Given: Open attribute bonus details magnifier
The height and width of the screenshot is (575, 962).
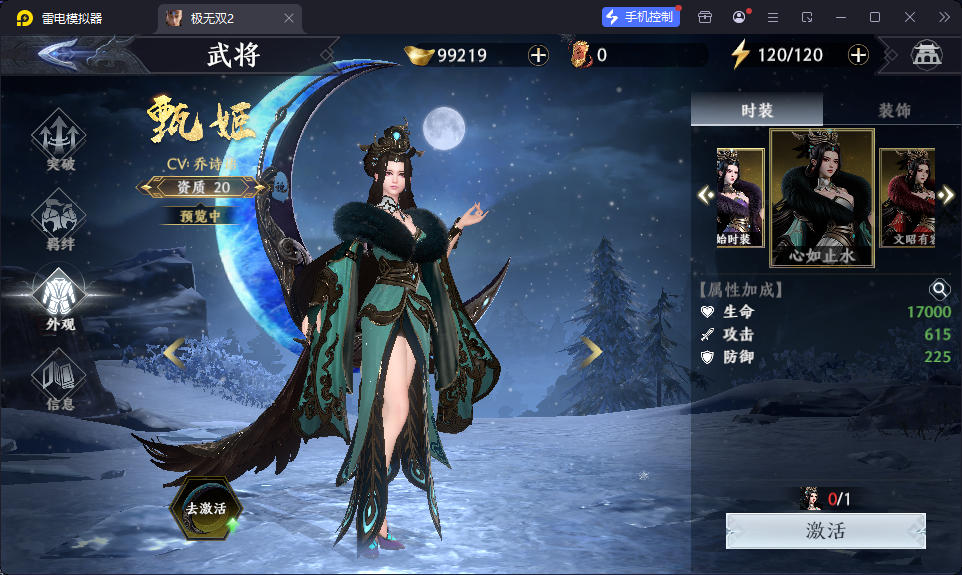Looking at the screenshot, I should point(940,290).
